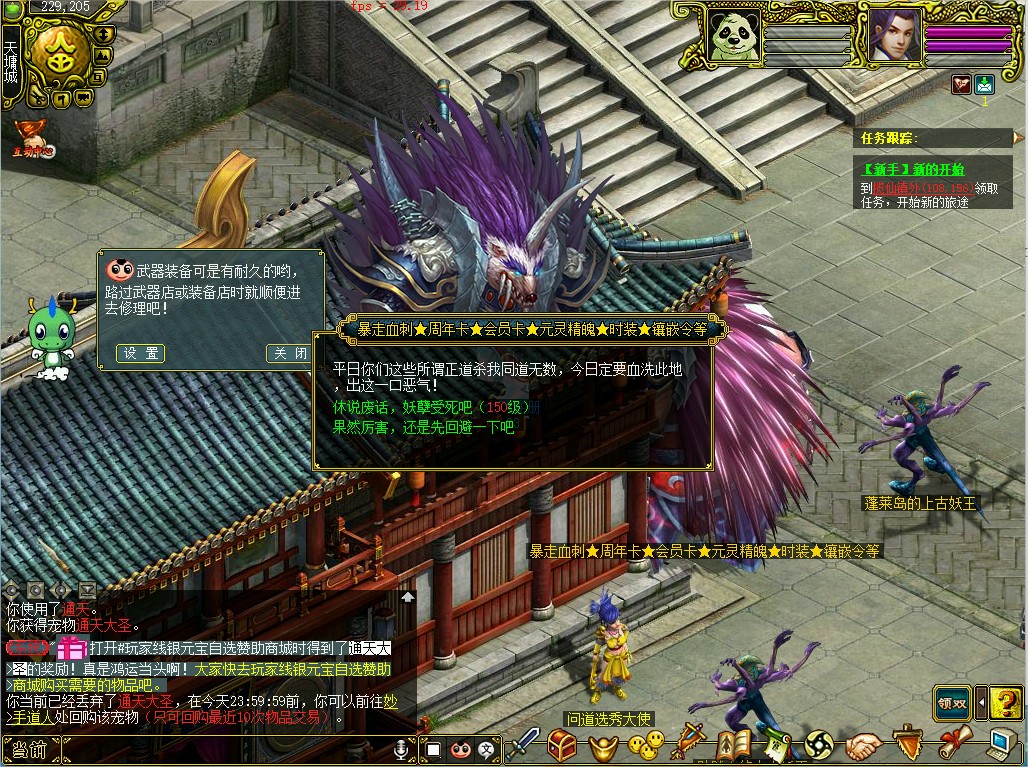Open tip settings via the 设置 button
This screenshot has height=767, width=1028.
pos(140,353)
